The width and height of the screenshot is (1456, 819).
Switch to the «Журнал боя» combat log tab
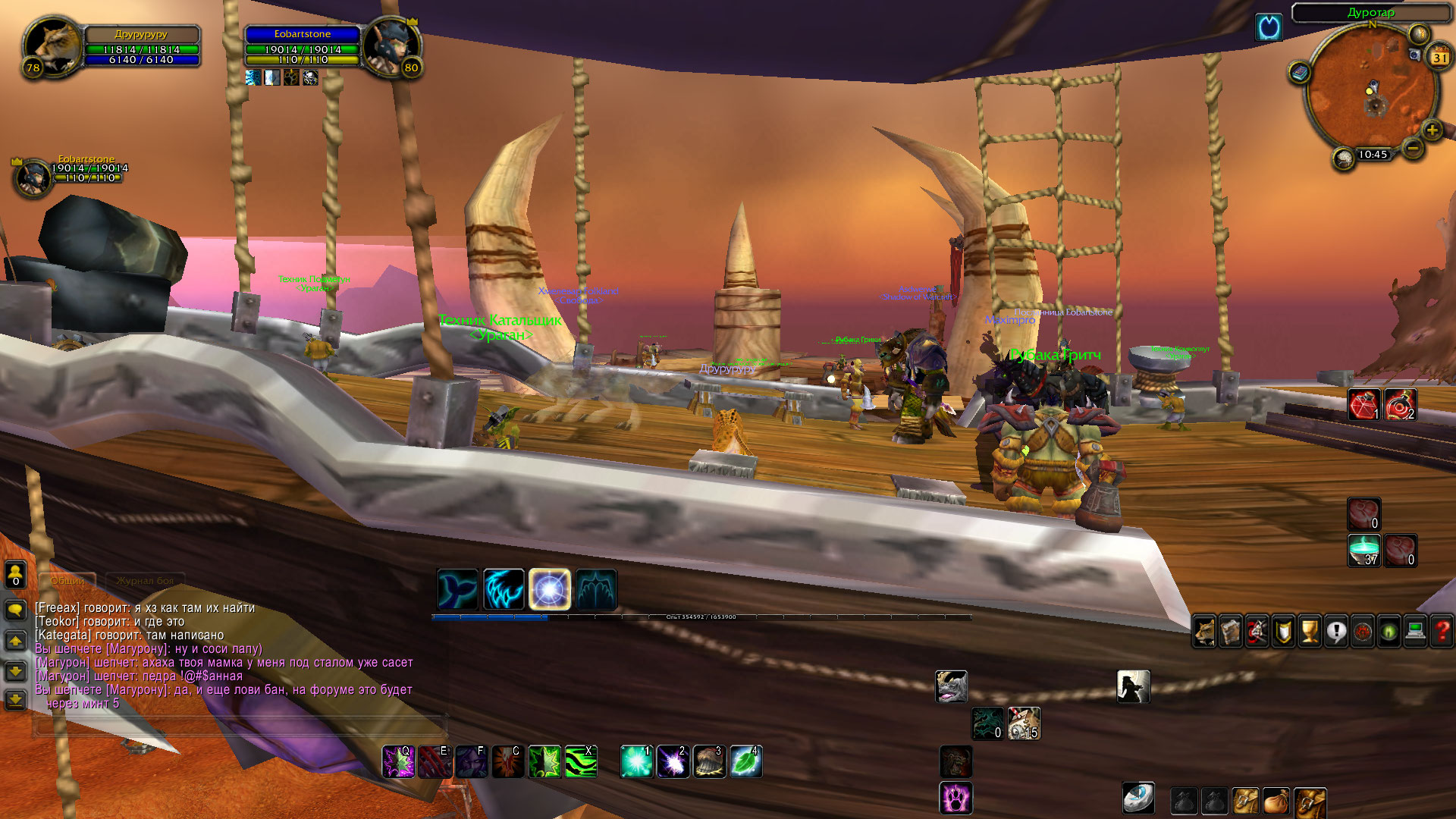tap(145, 581)
